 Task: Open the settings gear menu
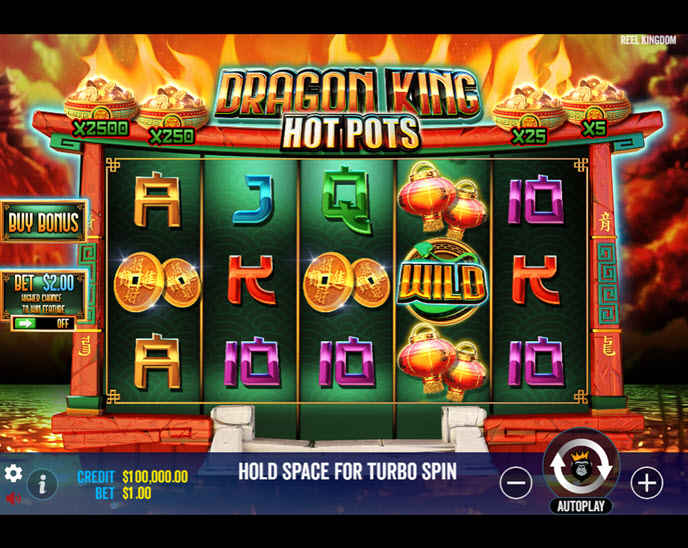coord(13,473)
